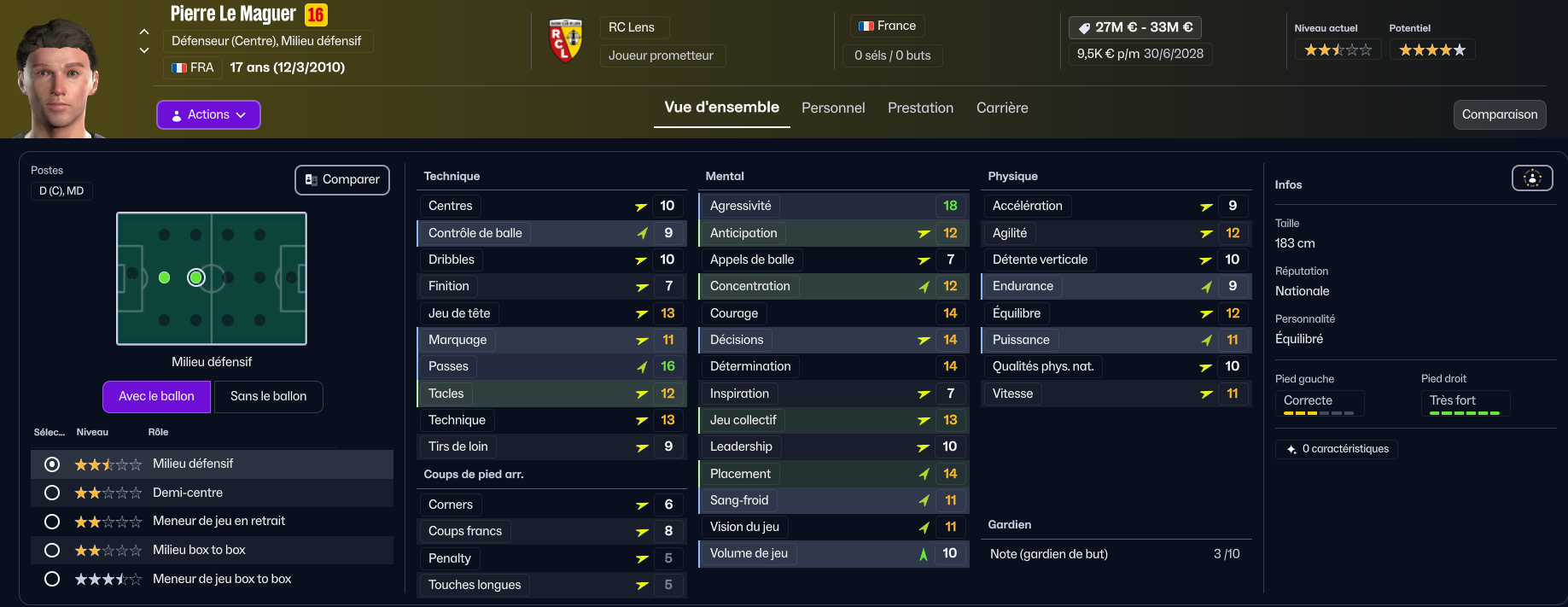Go to the previous player with up arrow
Screen dimensions: 1568x607
click(x=144, y=32)
